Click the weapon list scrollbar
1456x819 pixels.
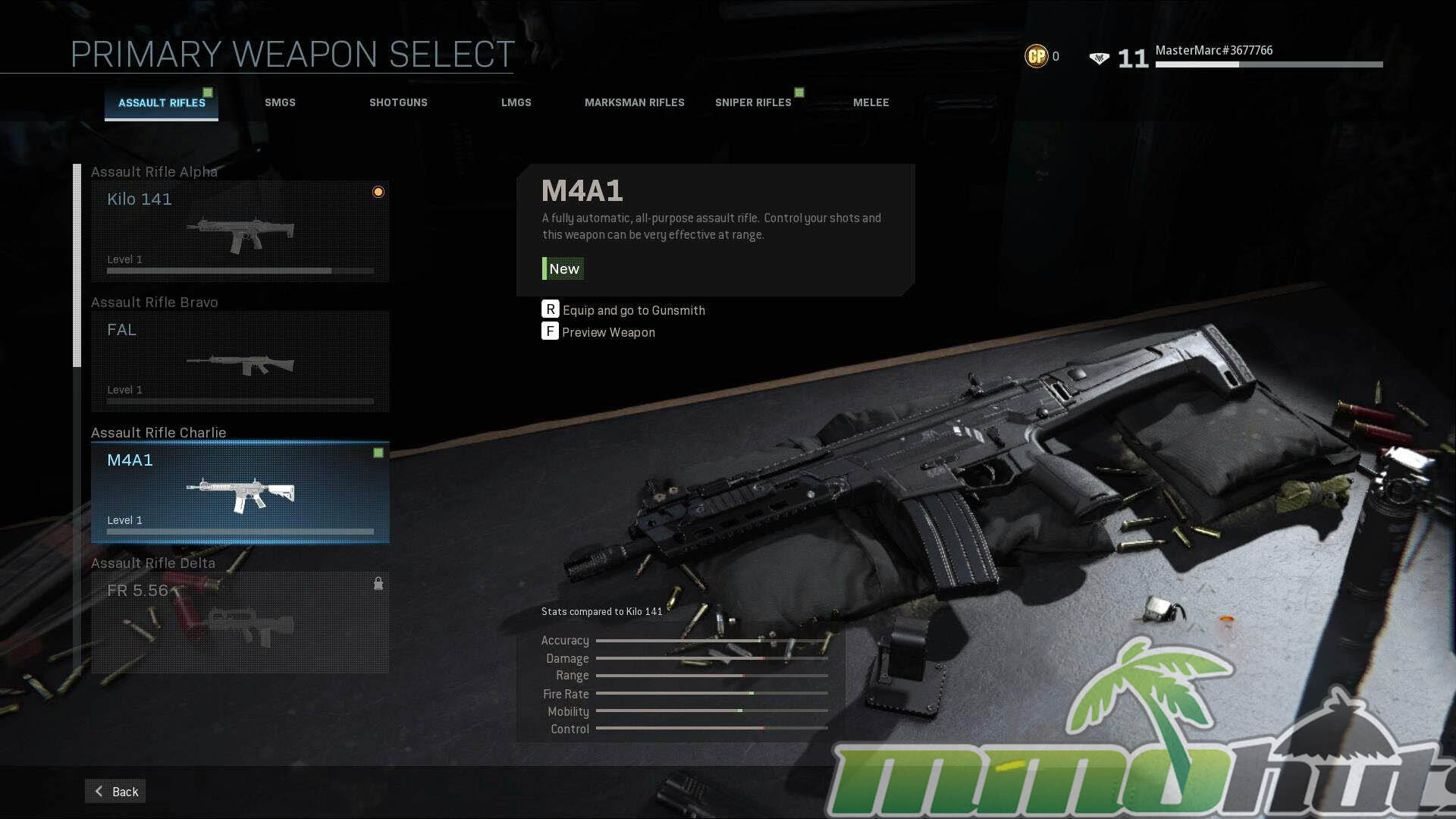(77, 265)
